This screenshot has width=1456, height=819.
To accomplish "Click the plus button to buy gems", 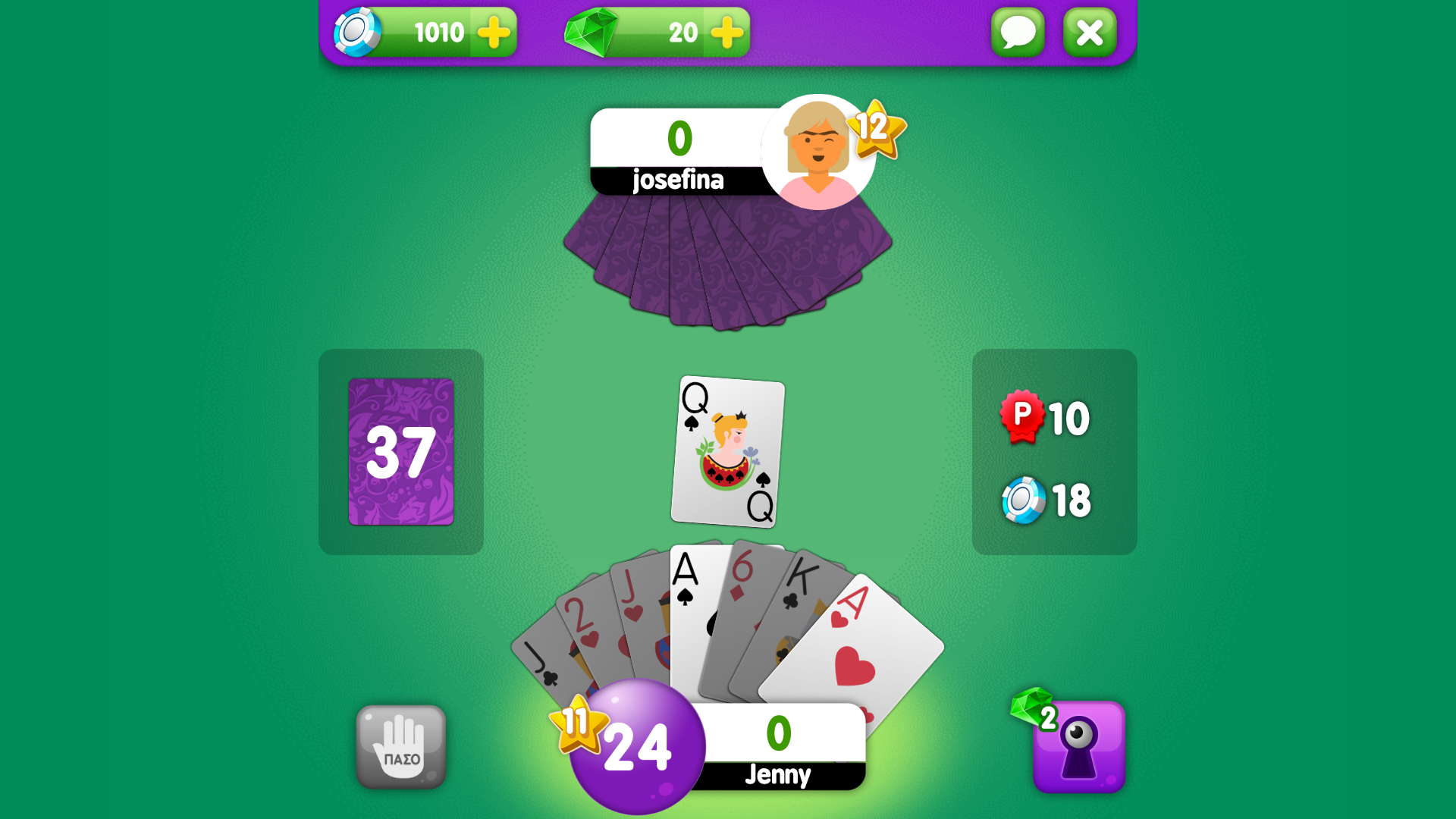I will click(726, 32).
